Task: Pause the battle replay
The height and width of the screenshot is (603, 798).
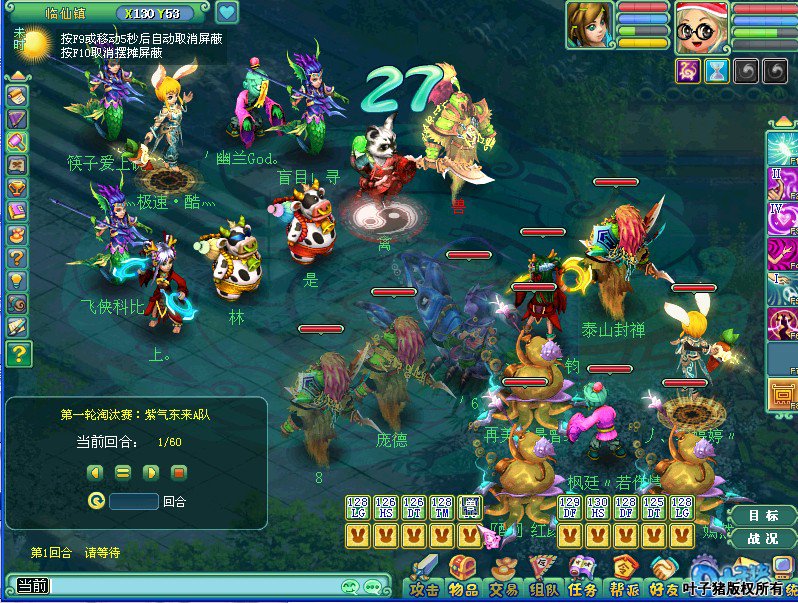Action: point(123,471)
